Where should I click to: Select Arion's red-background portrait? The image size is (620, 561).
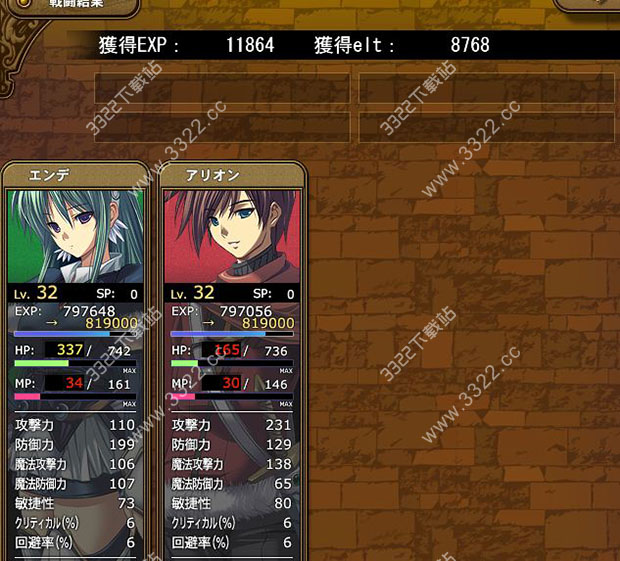(232, 236)
